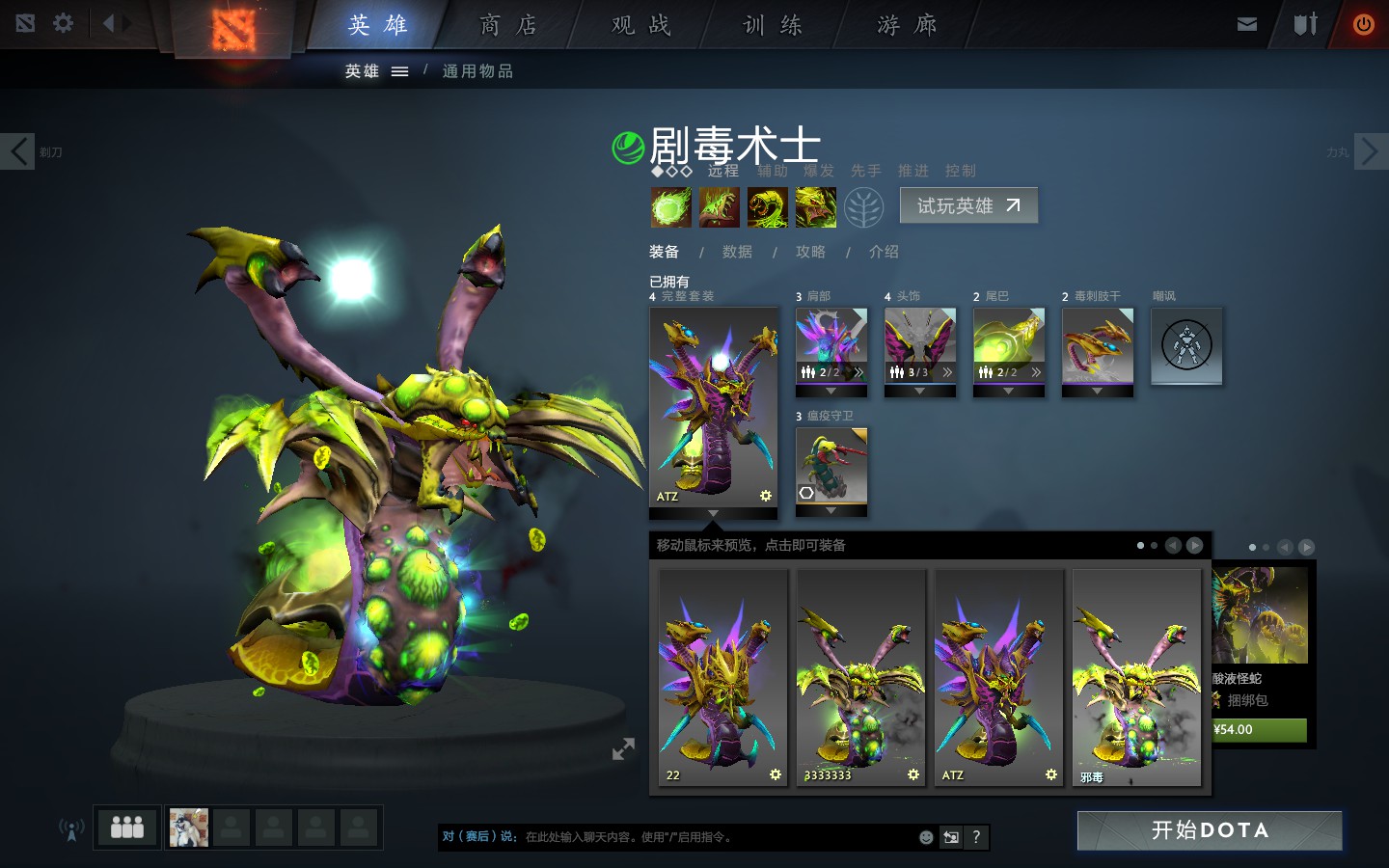This screenshot has width=1389, height=868.
Task: Select the Poison Sting ability icon
Action: (719, 207)
